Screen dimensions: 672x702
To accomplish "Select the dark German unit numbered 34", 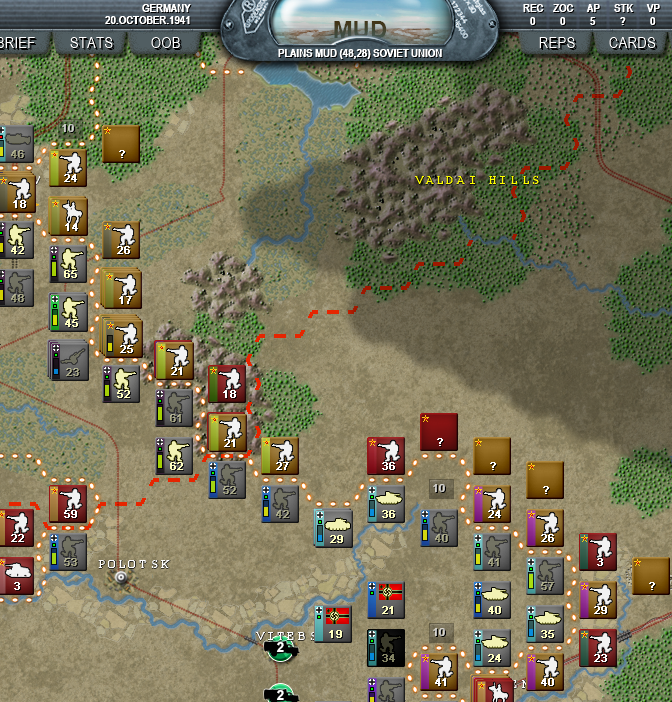I will 386,647.
